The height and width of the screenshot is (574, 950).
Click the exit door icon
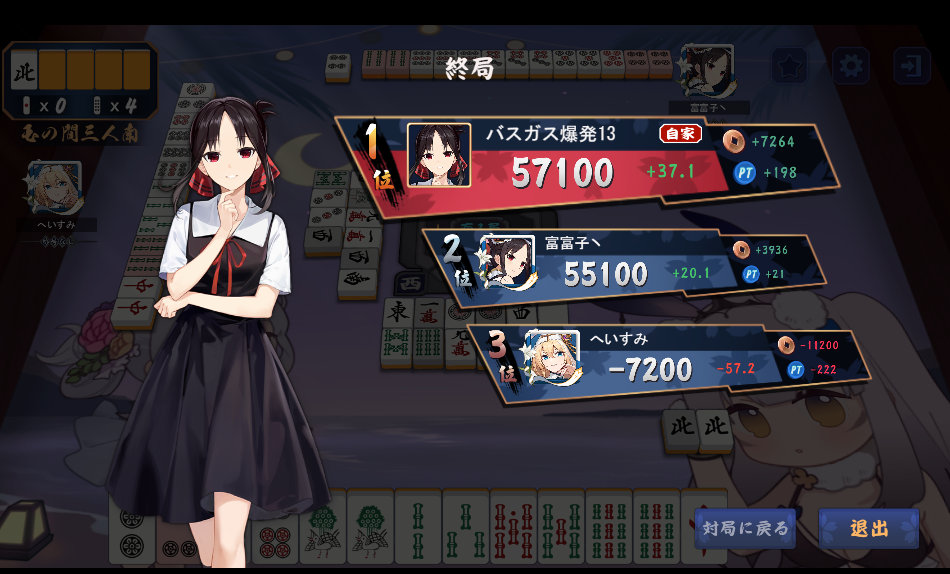click(x=911, y=66)
